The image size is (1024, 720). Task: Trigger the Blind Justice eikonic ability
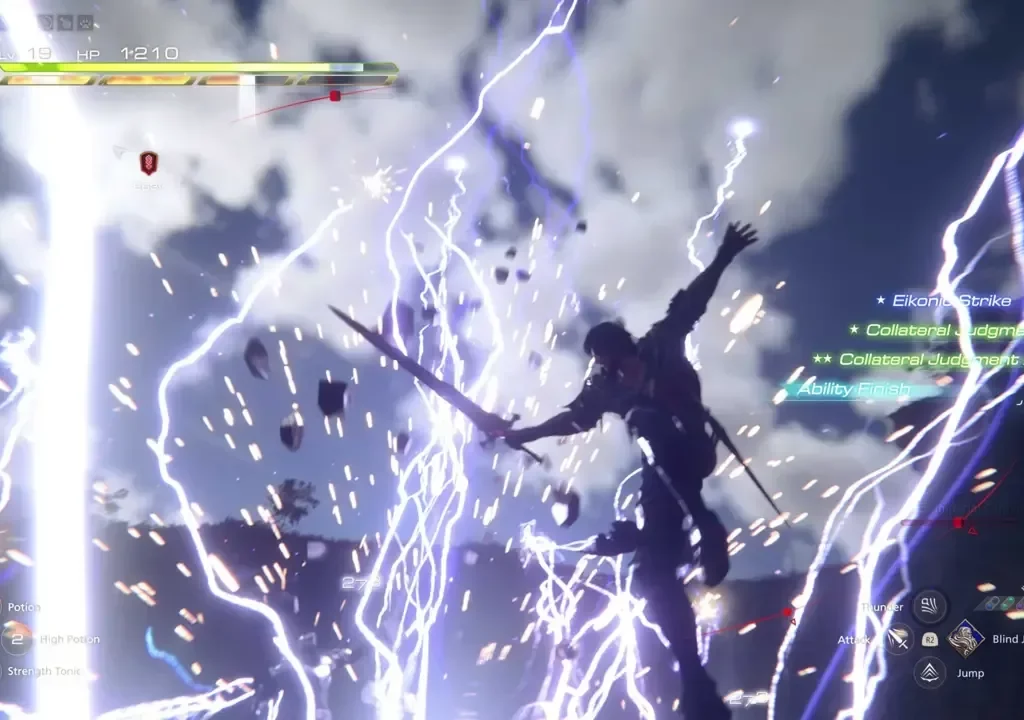966,639
